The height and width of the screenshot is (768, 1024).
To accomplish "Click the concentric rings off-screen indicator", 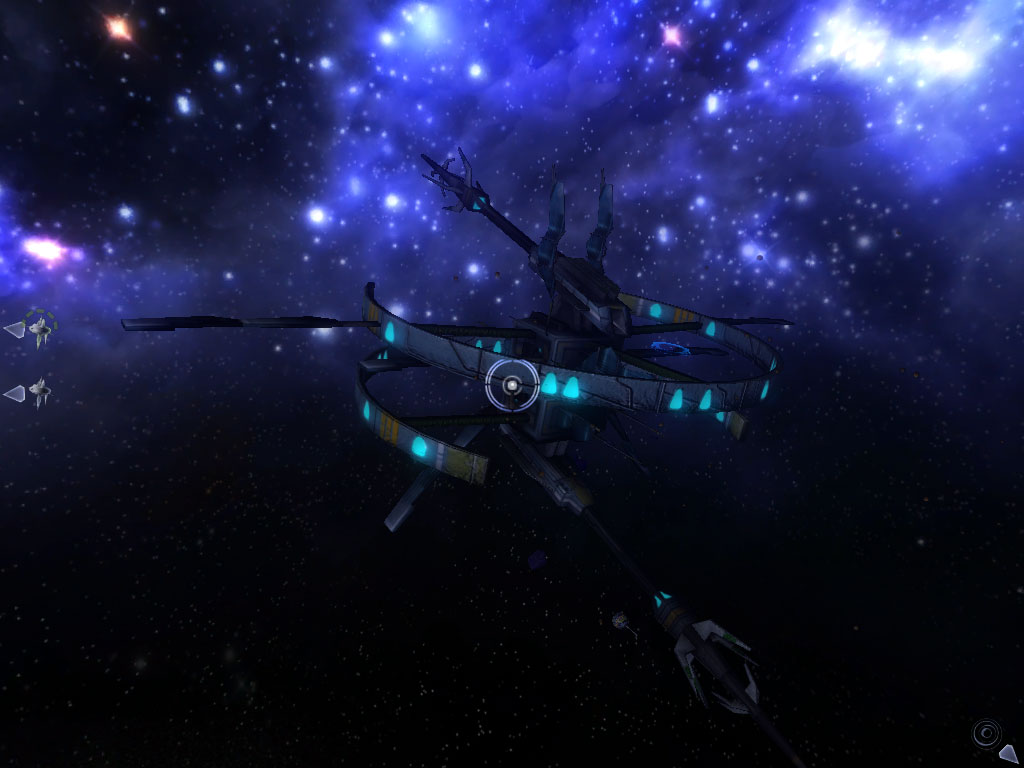I will pos(986,733).
